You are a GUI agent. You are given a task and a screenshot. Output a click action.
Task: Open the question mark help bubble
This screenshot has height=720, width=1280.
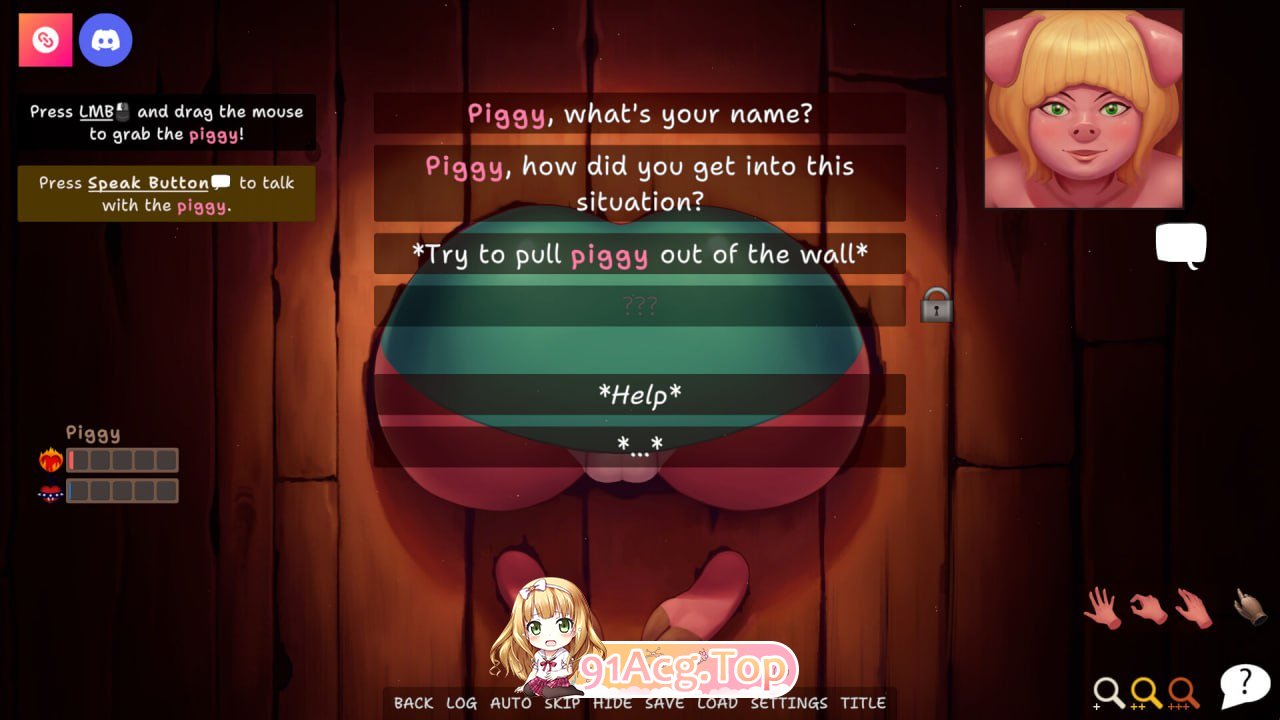pos(1243,682)
